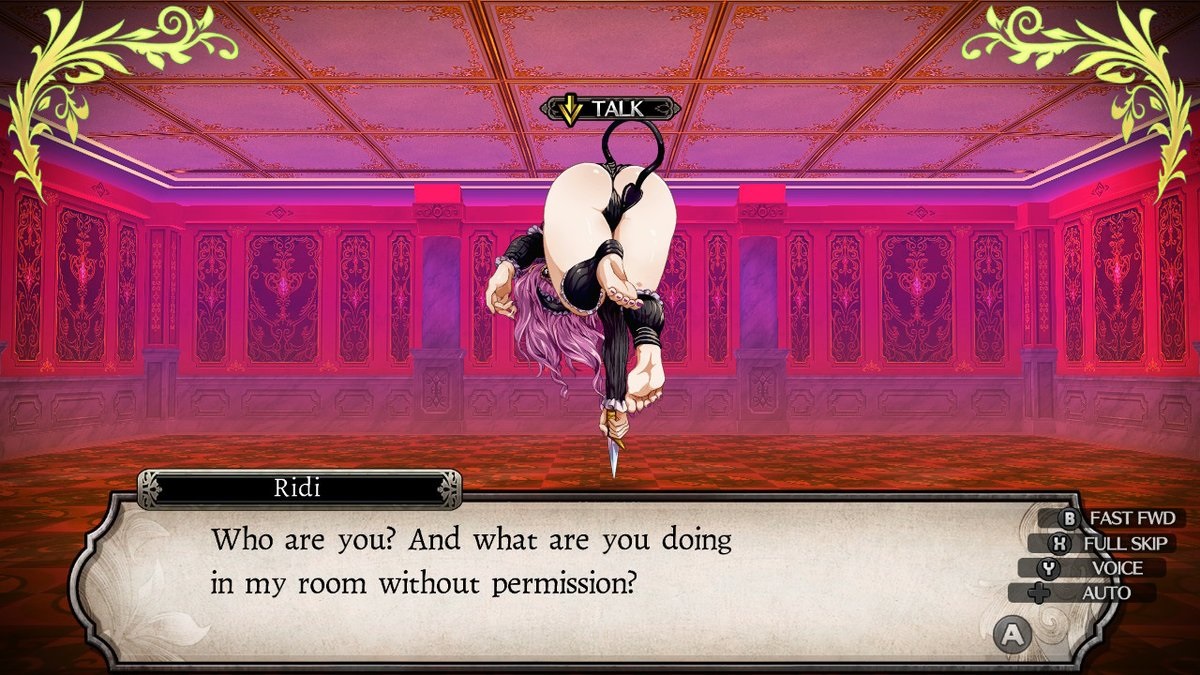Activate the FAST FWD dialogue option
The image size is (1200, 675).
[x=1112, y=519]
